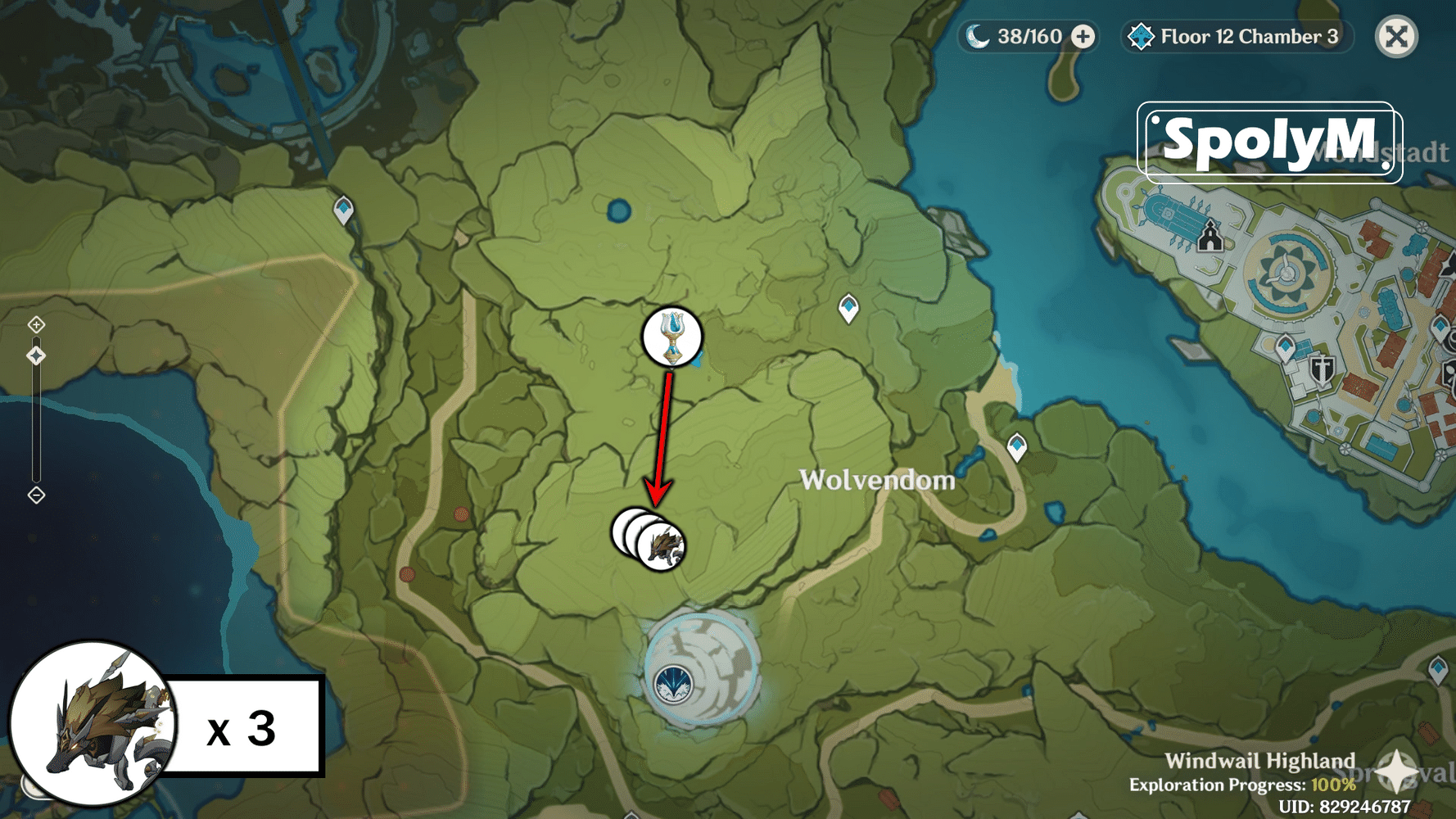Image resolution: width=1456 pixels, height=819 pixels.
Task: Select the teleport waypoint above Wolvendom label
Action: click(x=848, y=309)
